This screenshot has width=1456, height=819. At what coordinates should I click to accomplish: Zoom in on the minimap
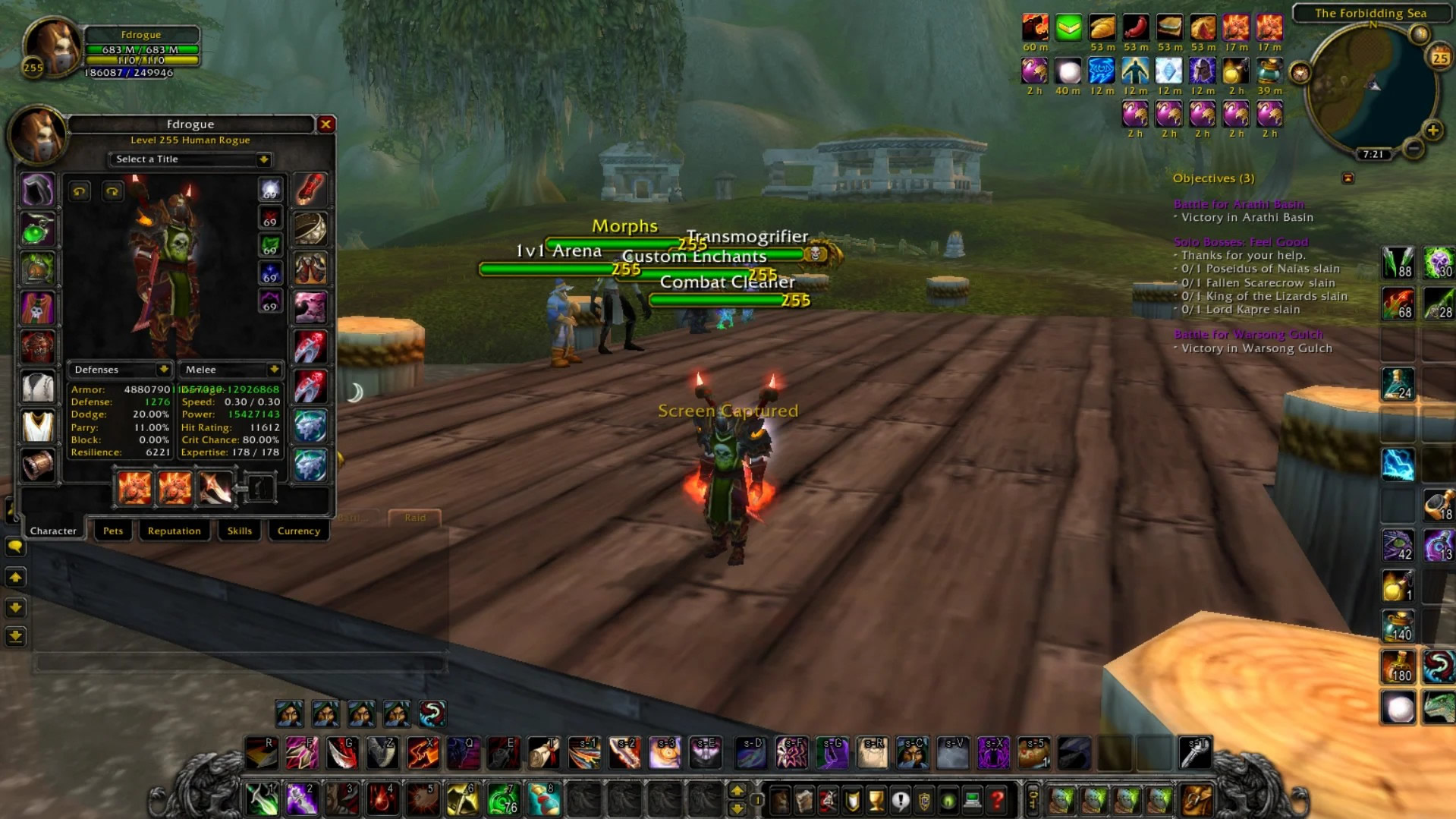point(1432,131)
